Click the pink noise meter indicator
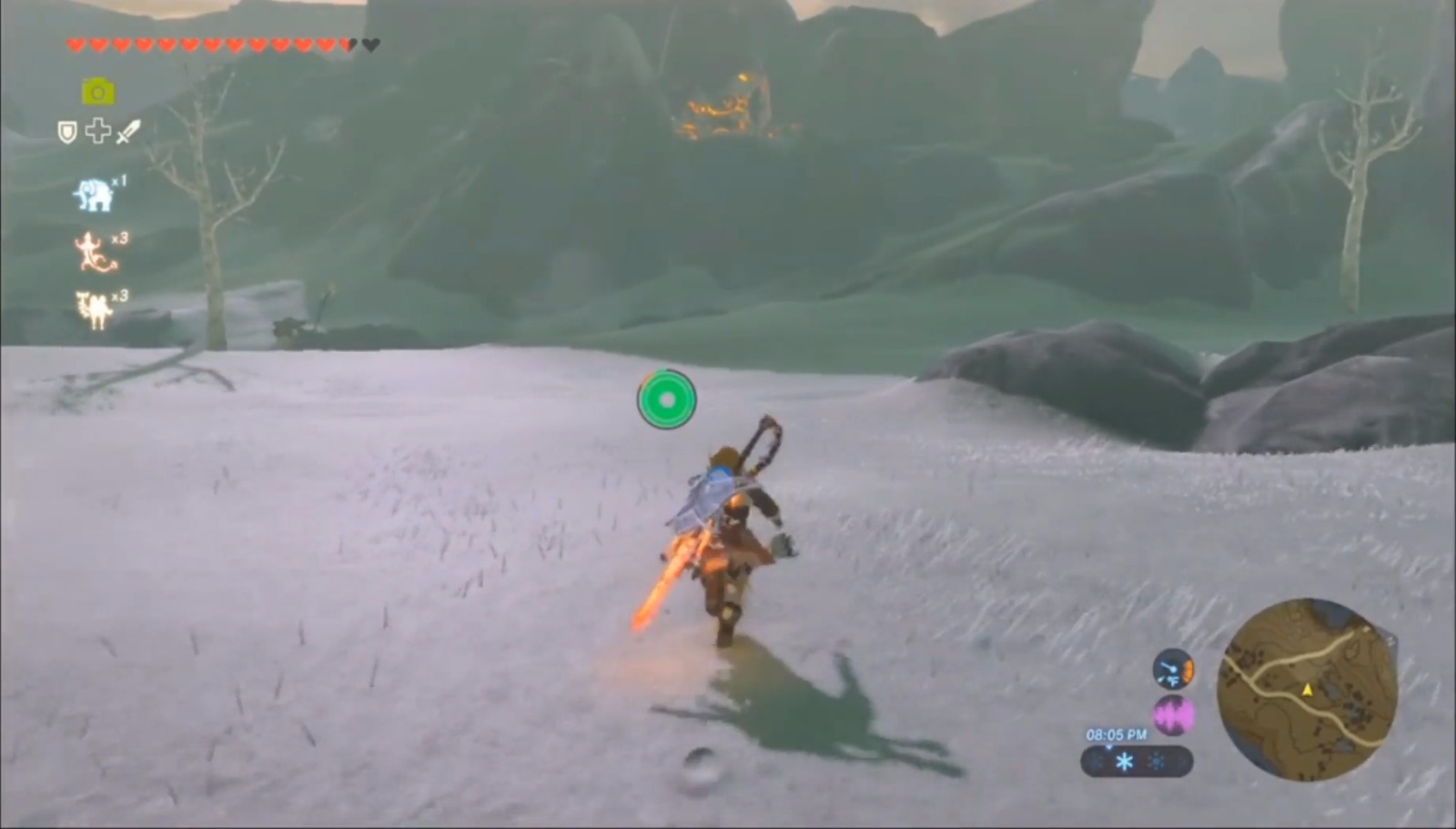 (1173, 713)
